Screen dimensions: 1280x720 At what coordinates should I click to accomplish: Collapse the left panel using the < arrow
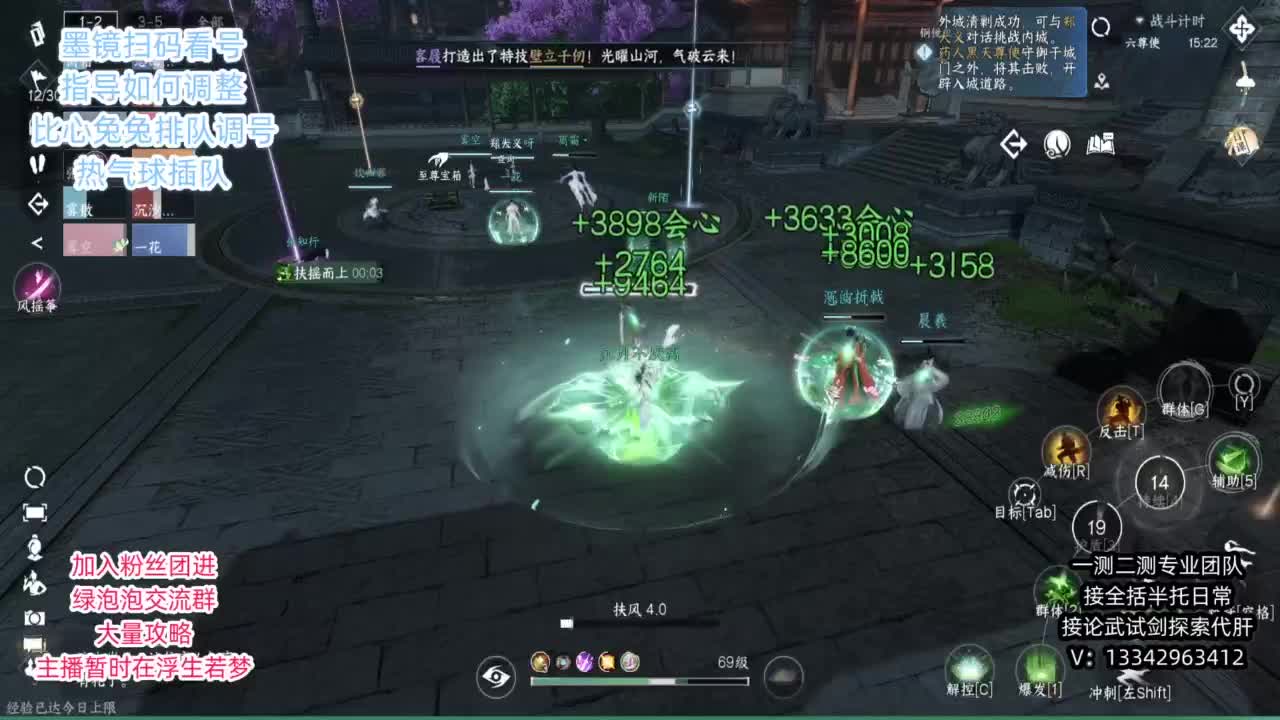click(x=38, y=242)
